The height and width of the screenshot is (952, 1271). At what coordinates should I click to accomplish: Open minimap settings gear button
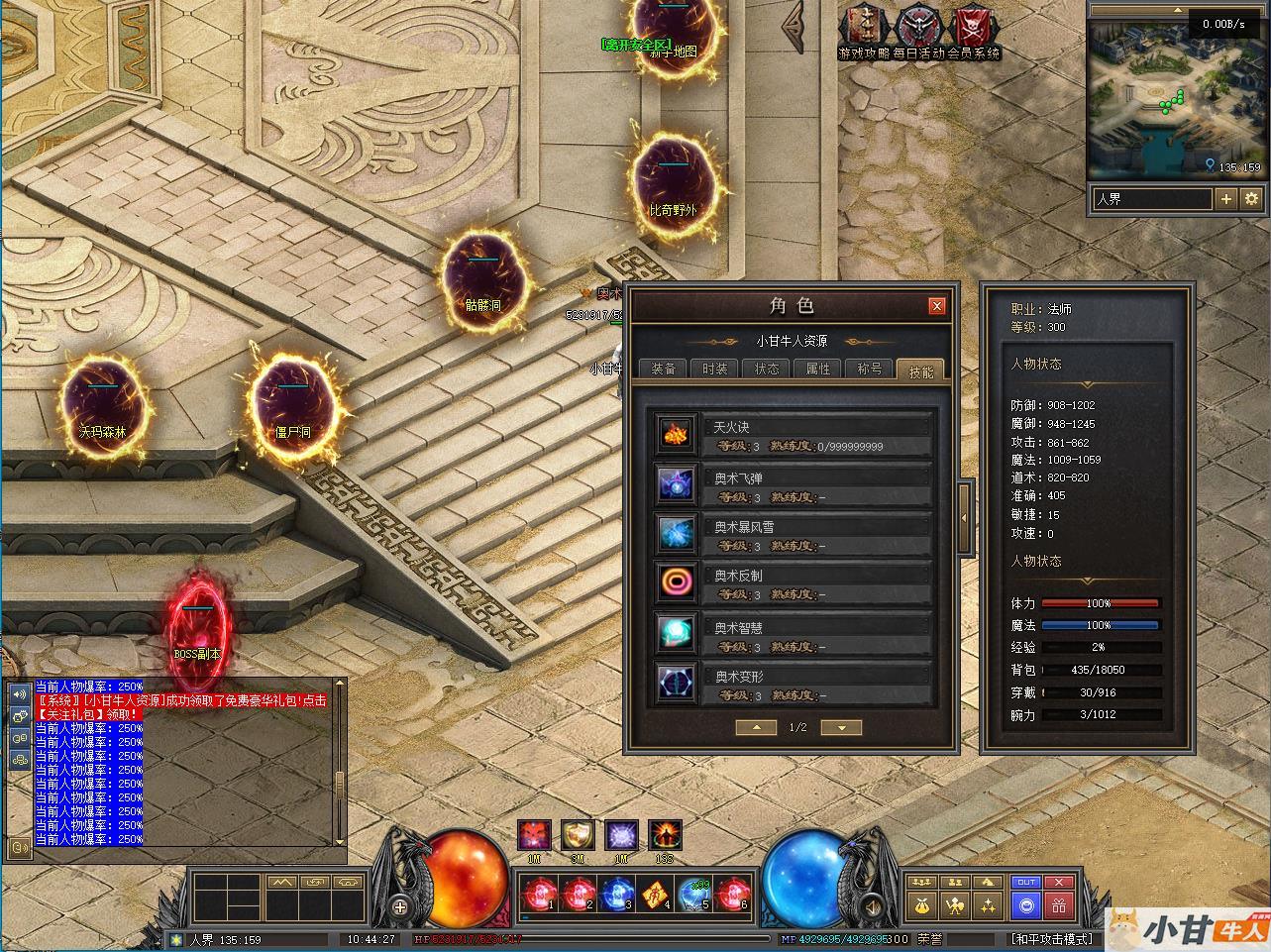coord(1251,199)
